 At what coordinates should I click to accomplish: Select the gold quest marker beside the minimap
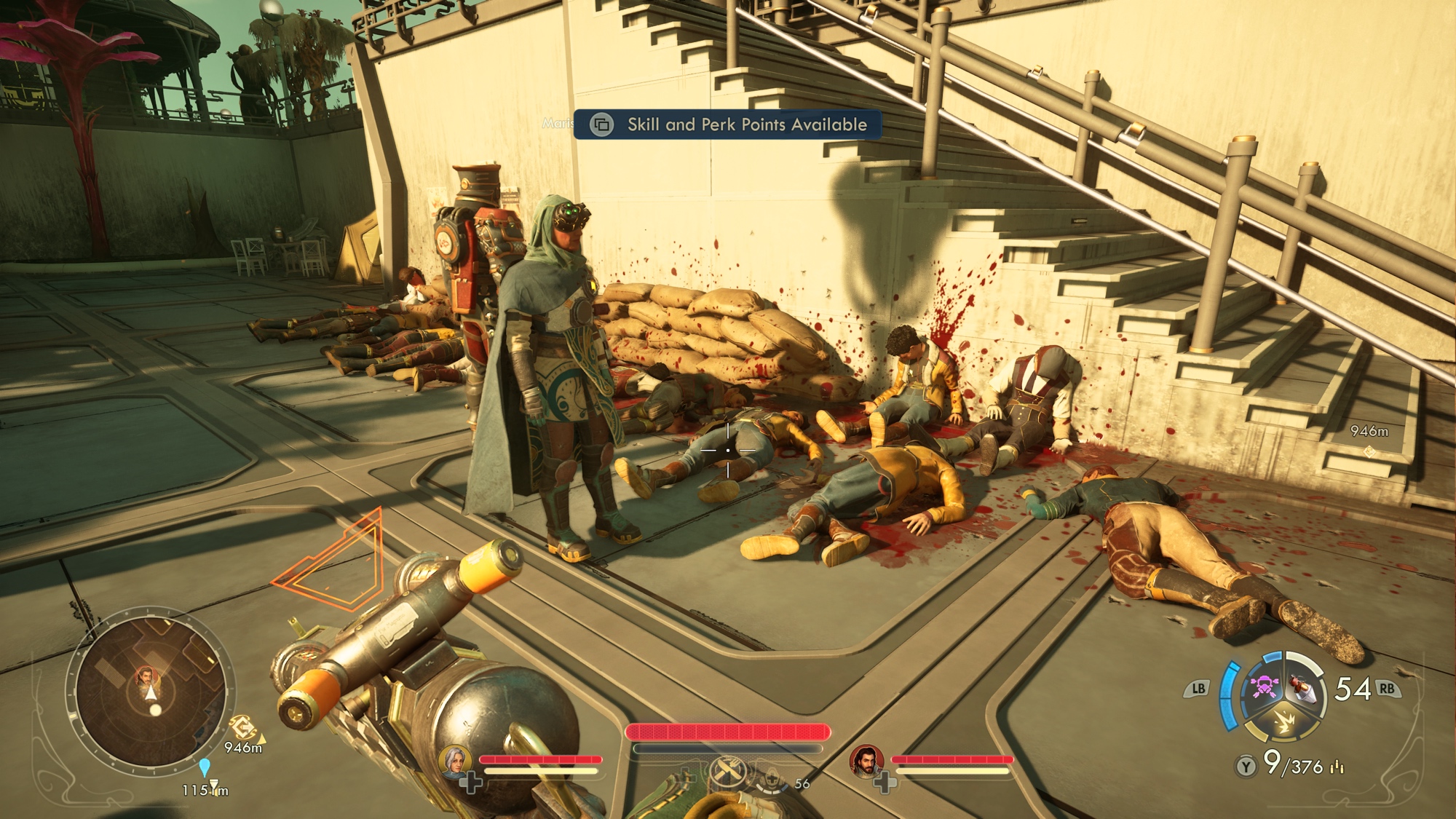pos(242,727)
